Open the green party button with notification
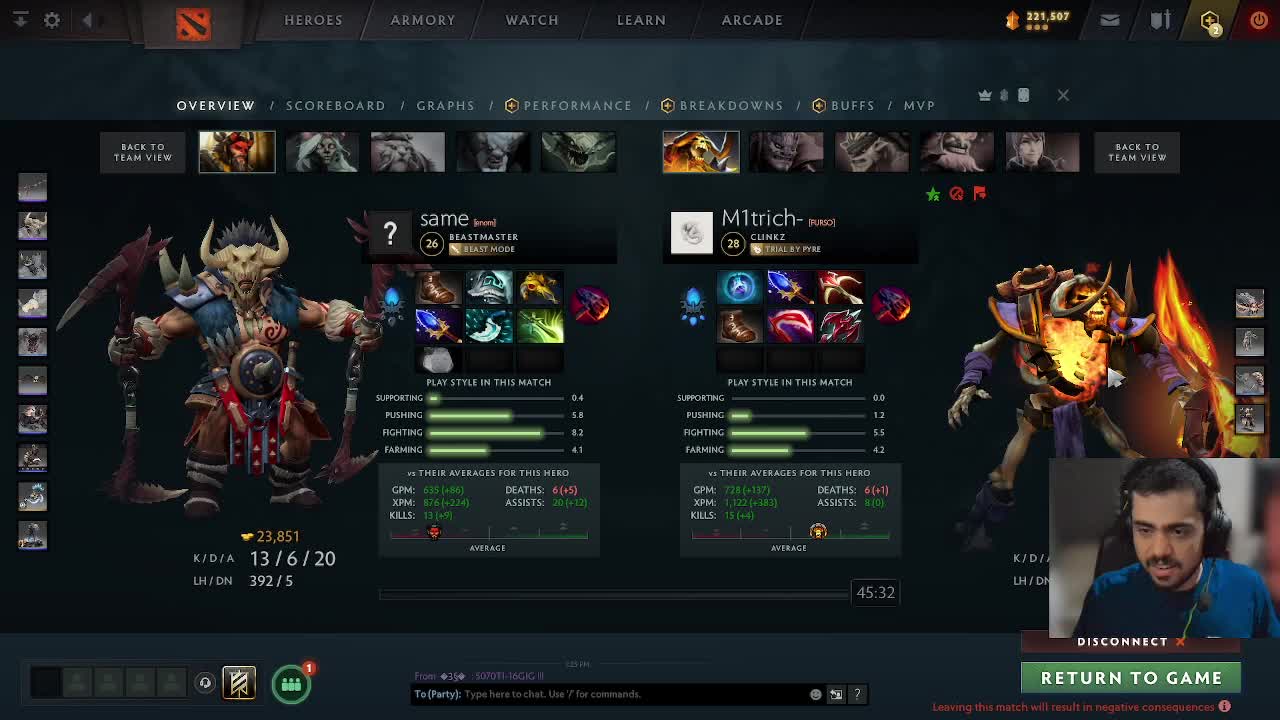This screenshot has height=720, width=1280. pos(291,684)
